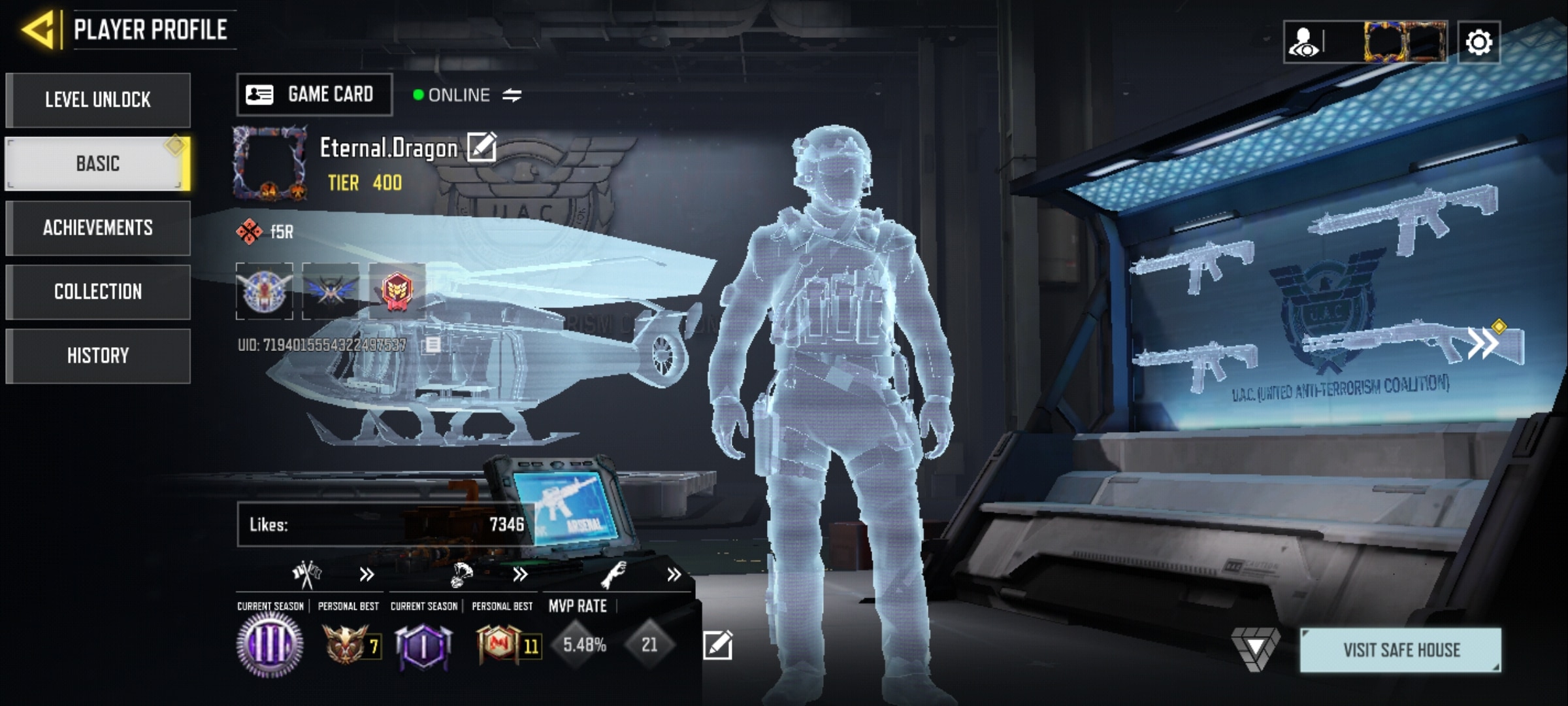Edit the Eternal.Dragon player name
Screen dimensions: 1568x706
tap(482, 147)
